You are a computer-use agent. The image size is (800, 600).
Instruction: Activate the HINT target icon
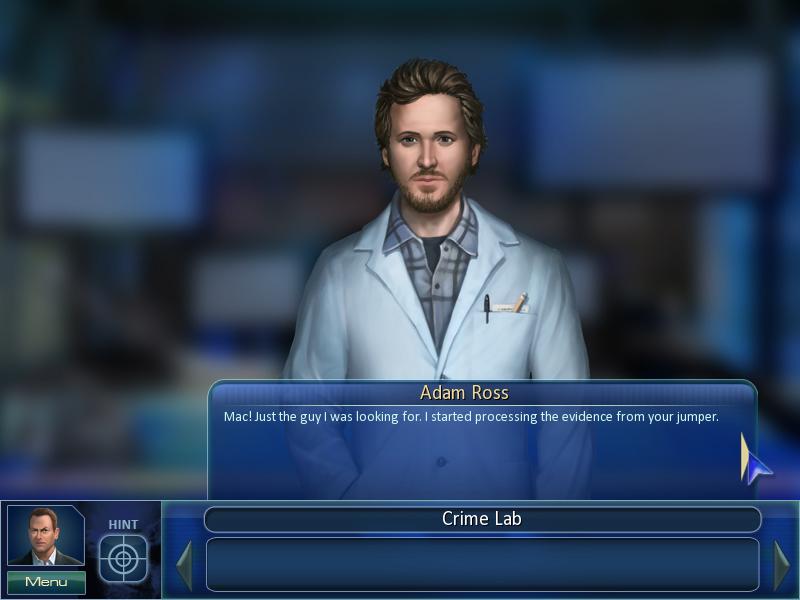pos(123,558)
